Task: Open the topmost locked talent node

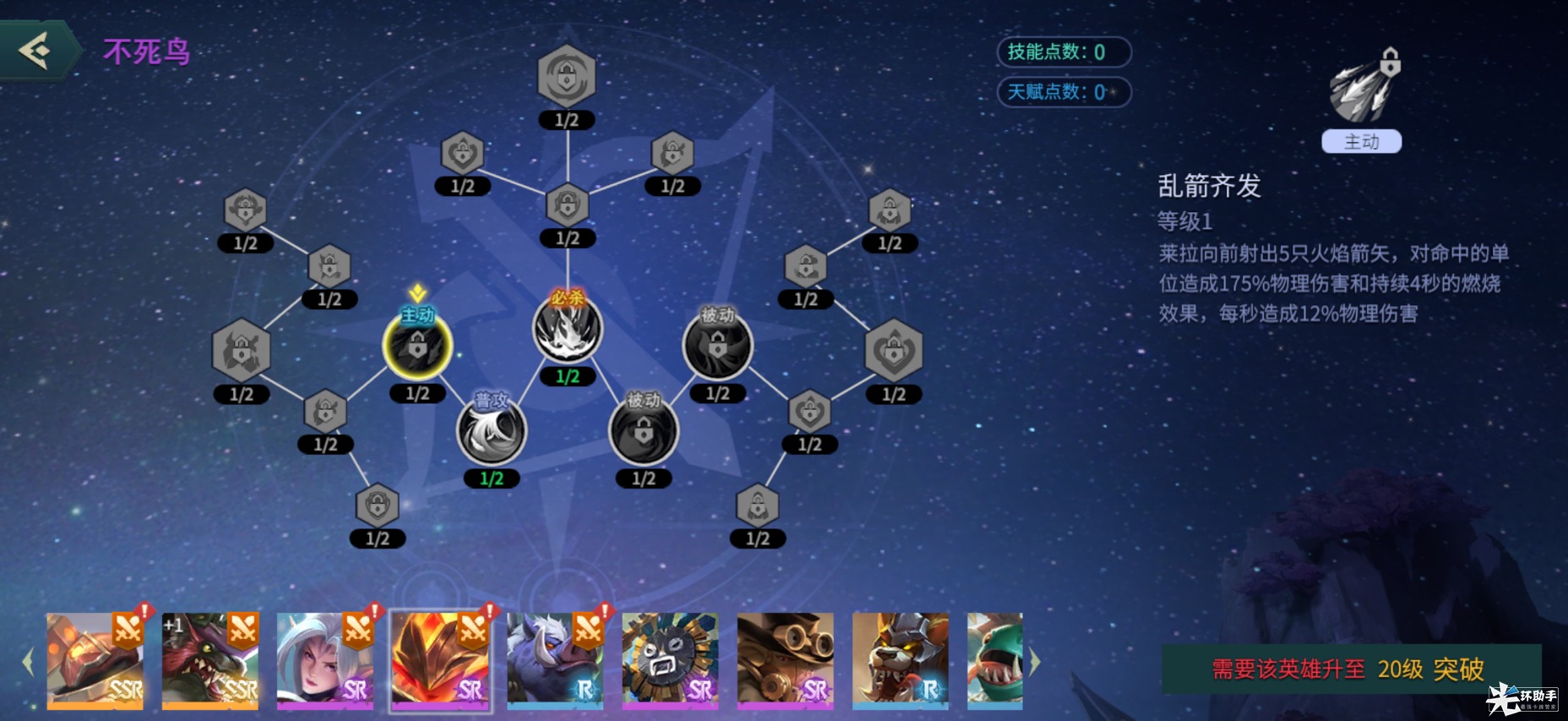Action: 567,78
